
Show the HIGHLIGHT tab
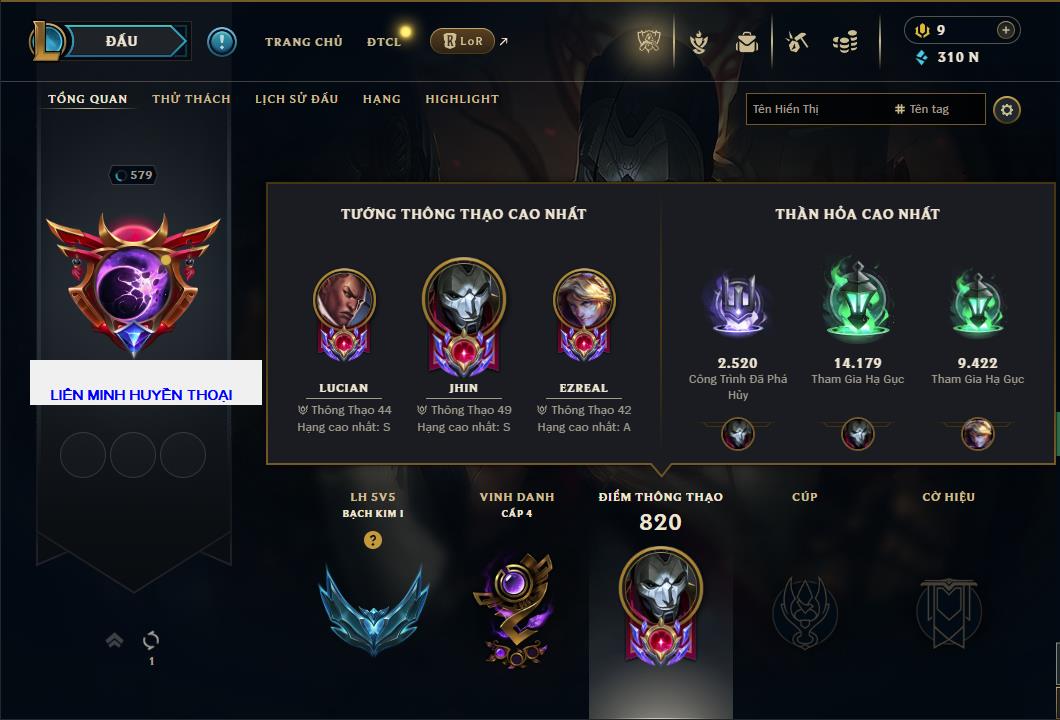(x=461, y=99)
